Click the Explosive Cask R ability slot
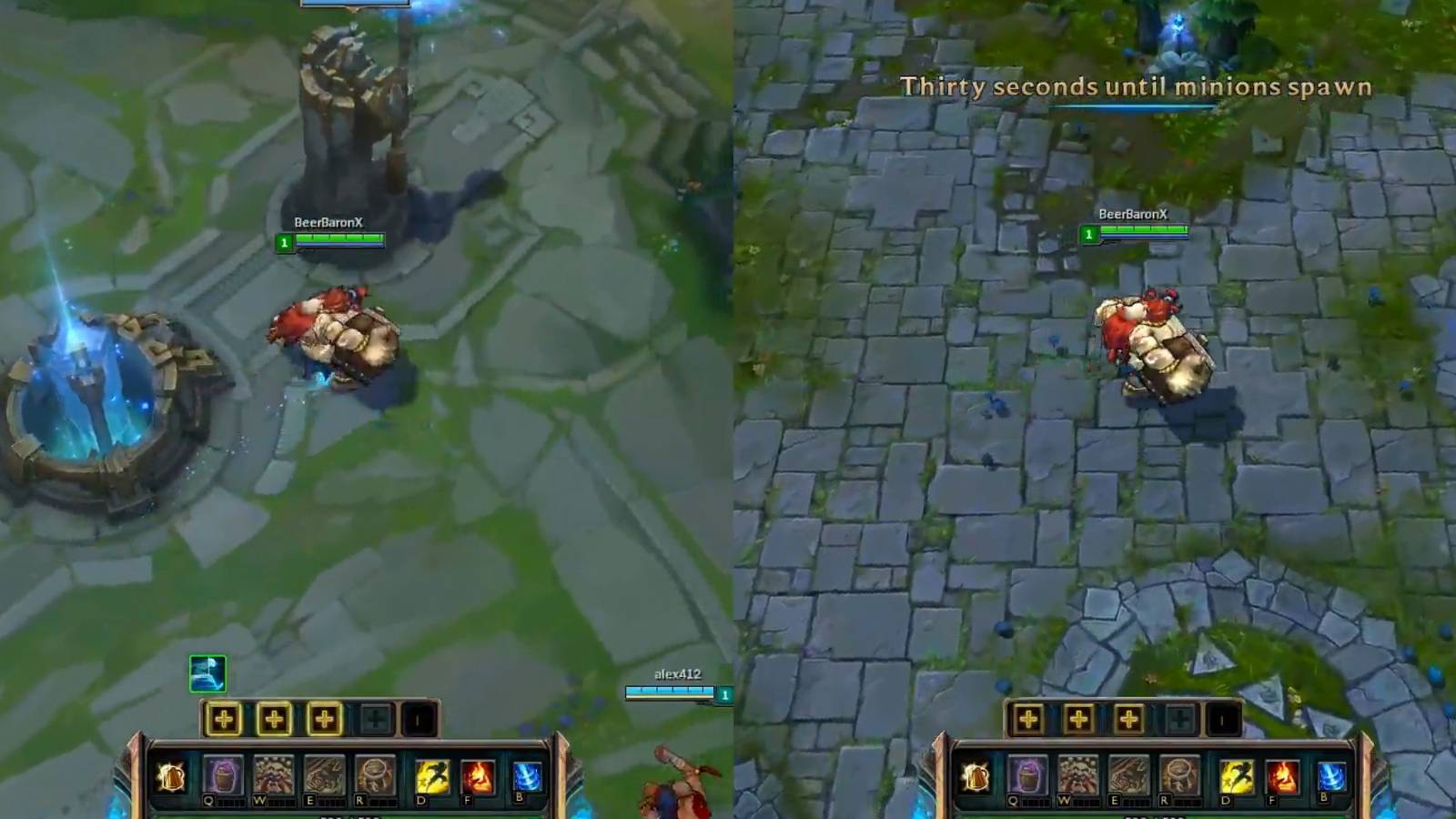 click(x=374, y=775)
